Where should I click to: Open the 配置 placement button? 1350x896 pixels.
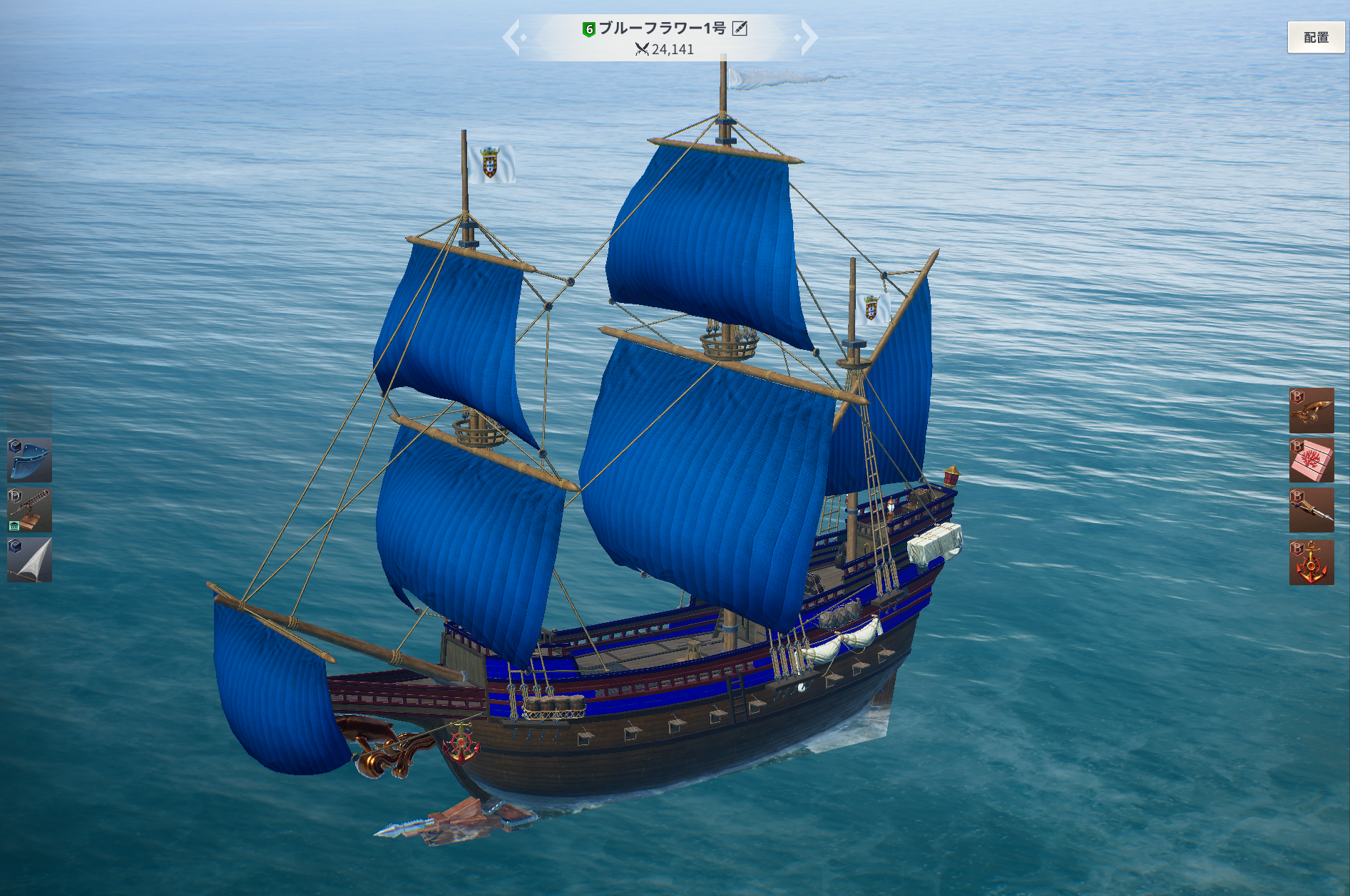coord(1315,37)
